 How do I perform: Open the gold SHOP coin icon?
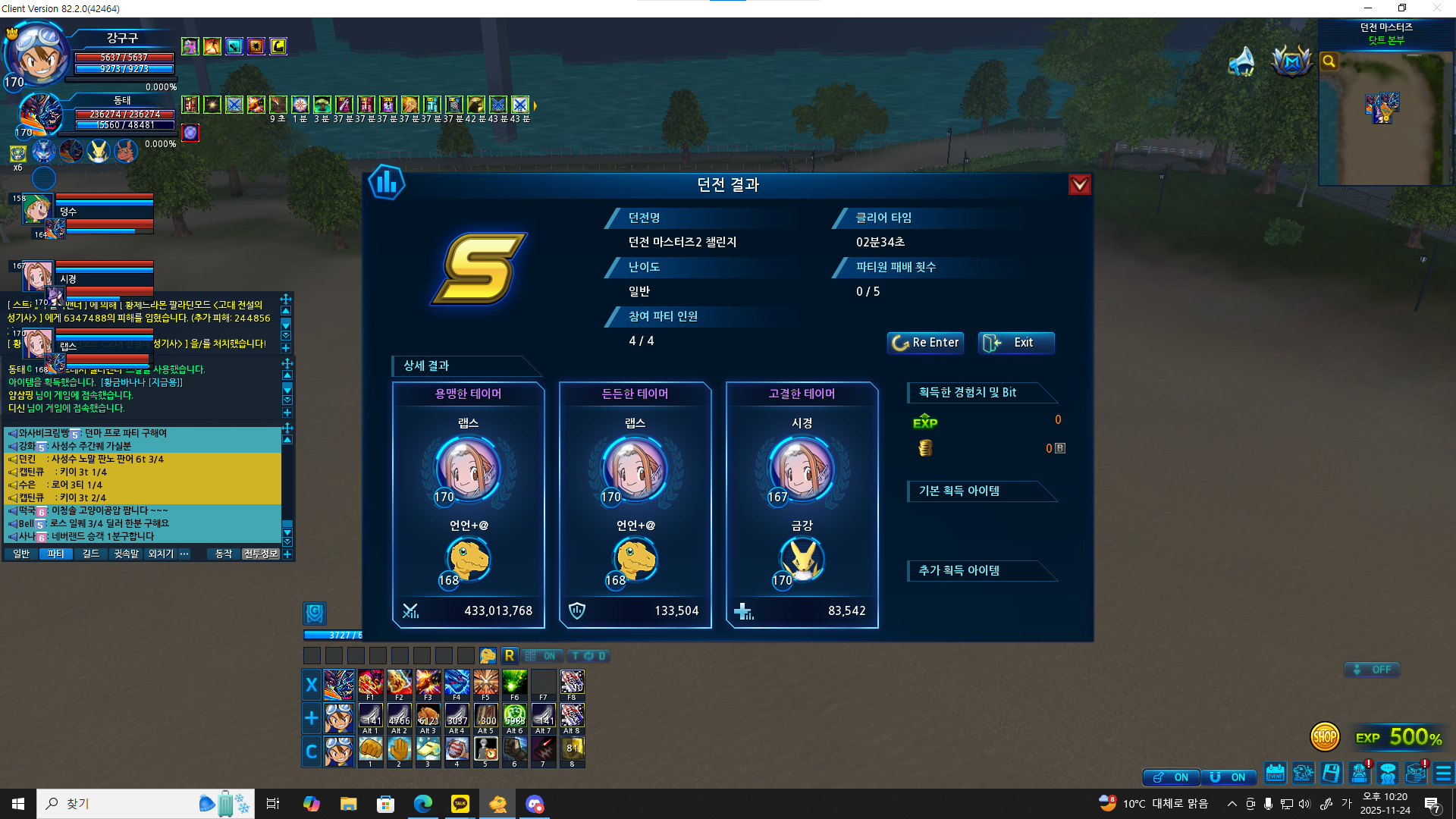[1324, 736]
